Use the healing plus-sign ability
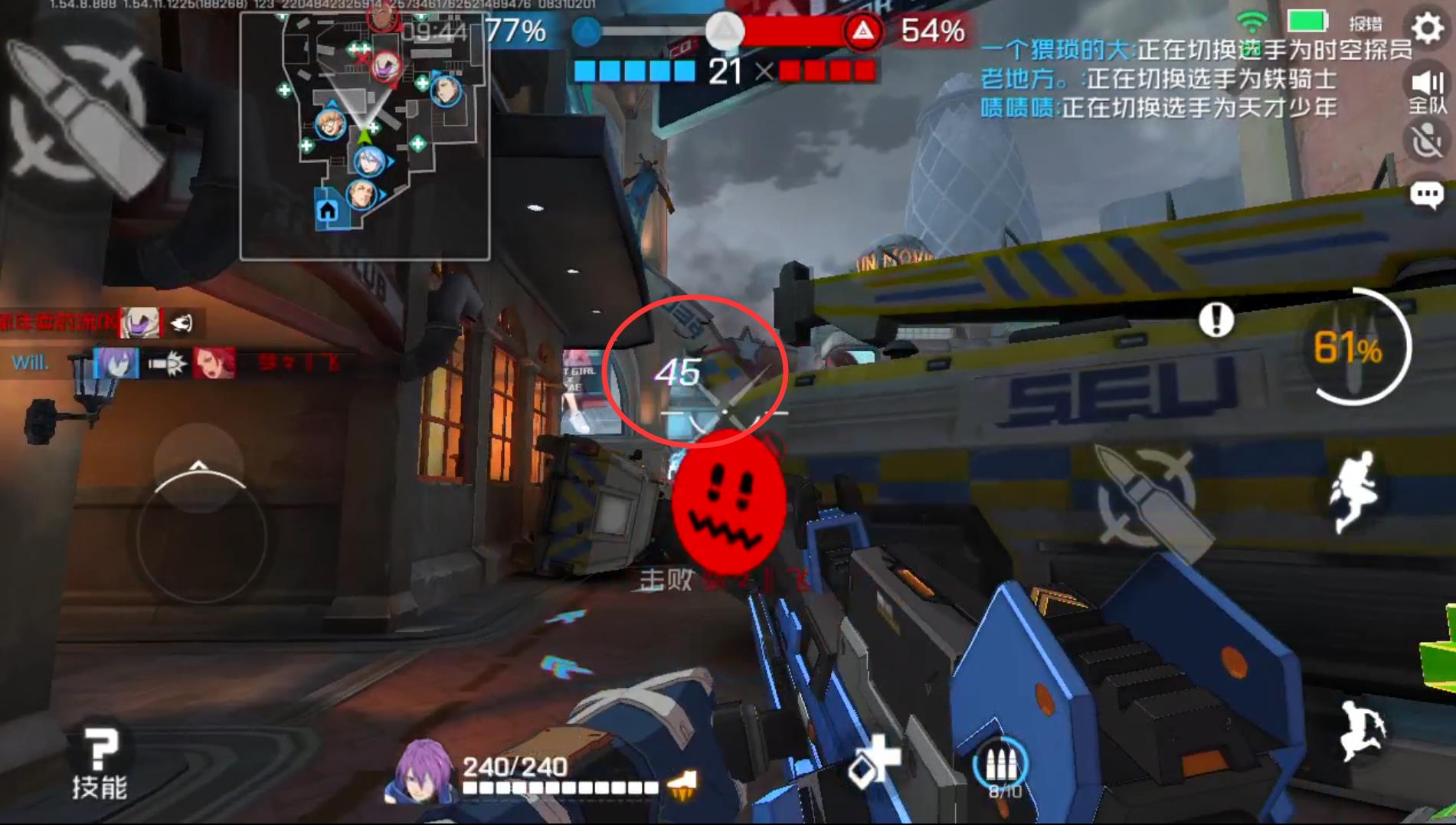 pos(875,760)
